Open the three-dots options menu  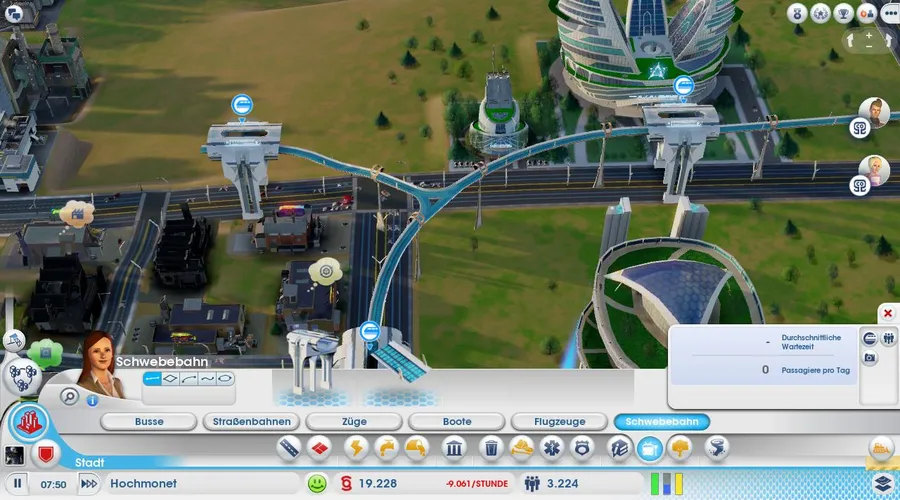point(888,13)
